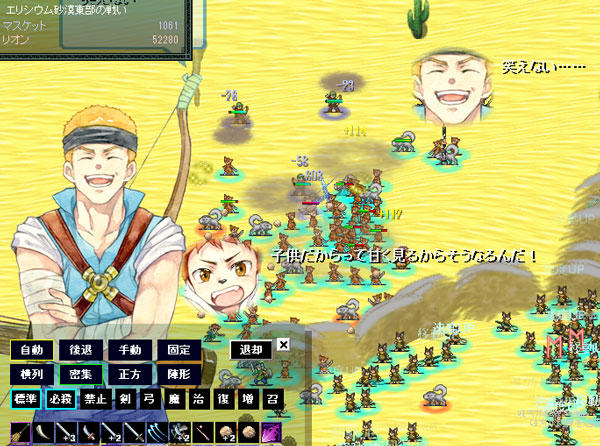
Task: Activate the purple glowing skill icon
Action: (271, 432)
